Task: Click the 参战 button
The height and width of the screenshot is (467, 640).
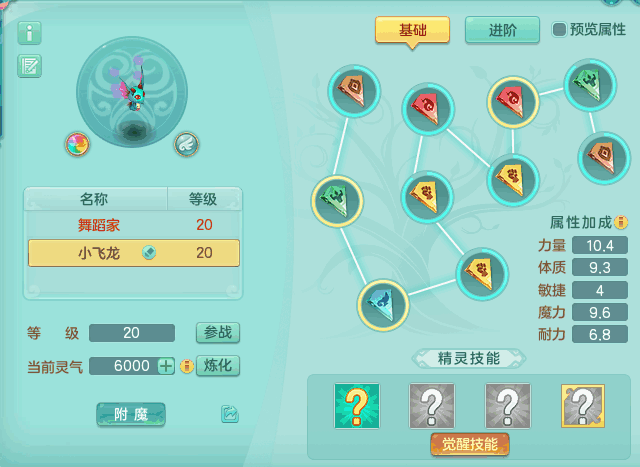Action: pos(217,333)
